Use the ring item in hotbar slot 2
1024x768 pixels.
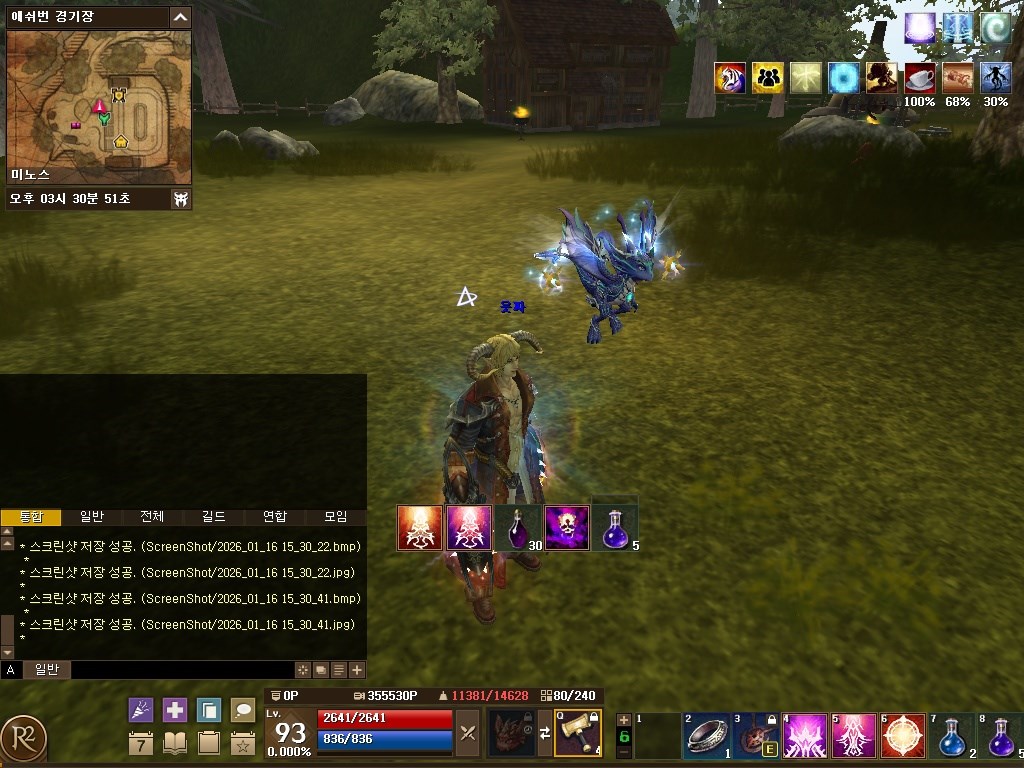click(x=708, y=737)
